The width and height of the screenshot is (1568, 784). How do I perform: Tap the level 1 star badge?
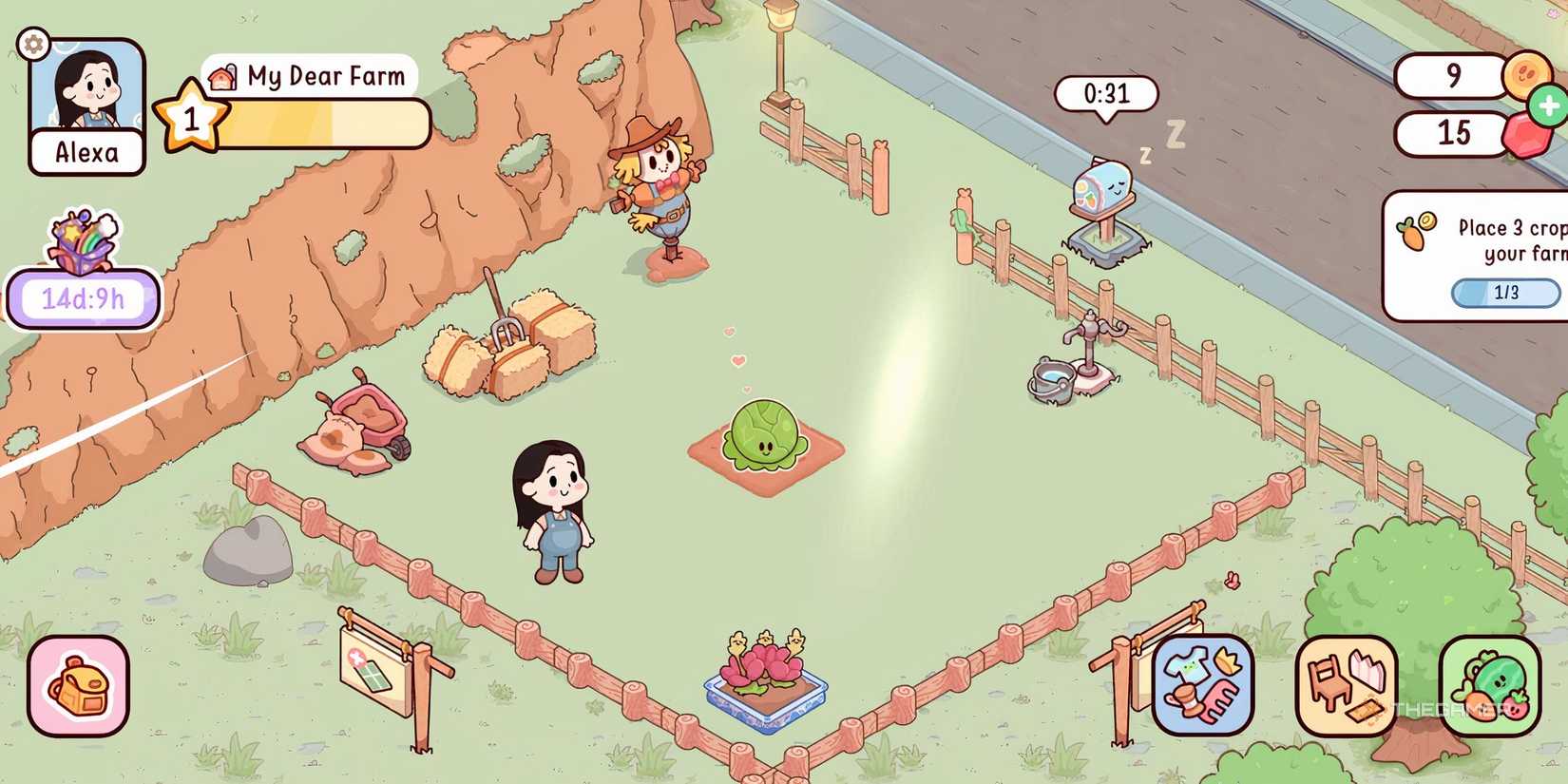pos(191,116)
